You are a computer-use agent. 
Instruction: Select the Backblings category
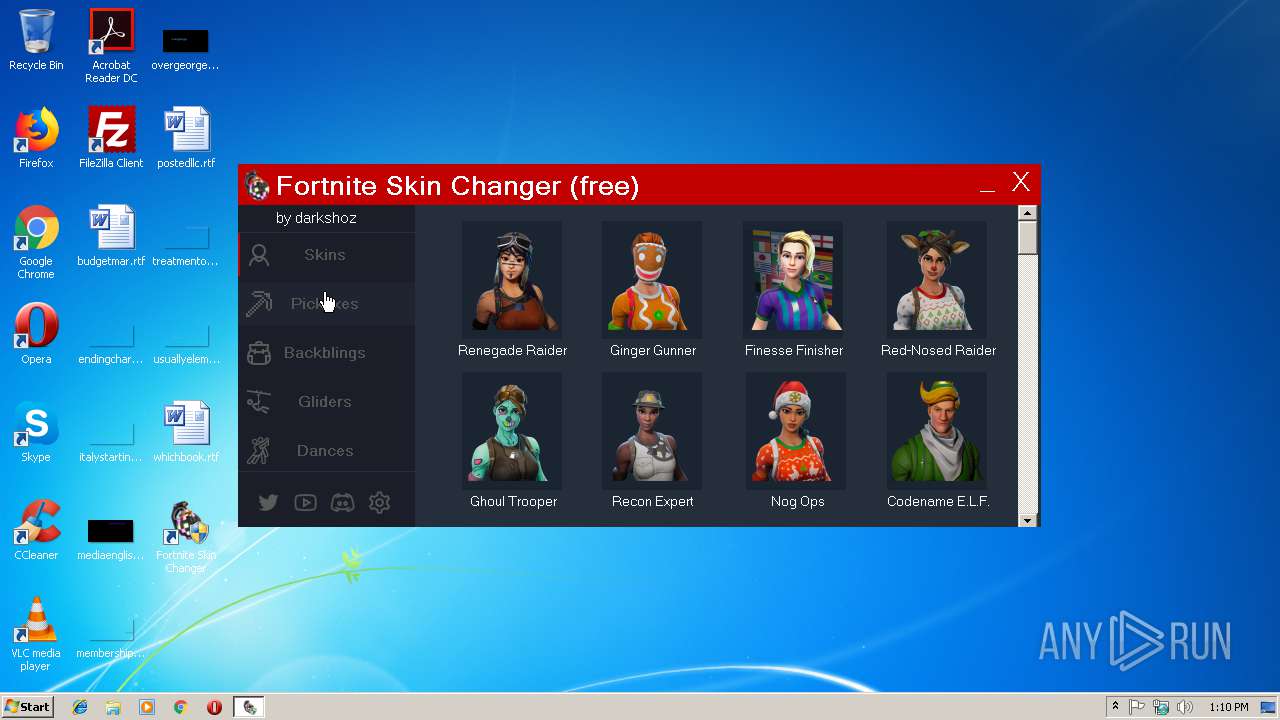click(325, 353)
